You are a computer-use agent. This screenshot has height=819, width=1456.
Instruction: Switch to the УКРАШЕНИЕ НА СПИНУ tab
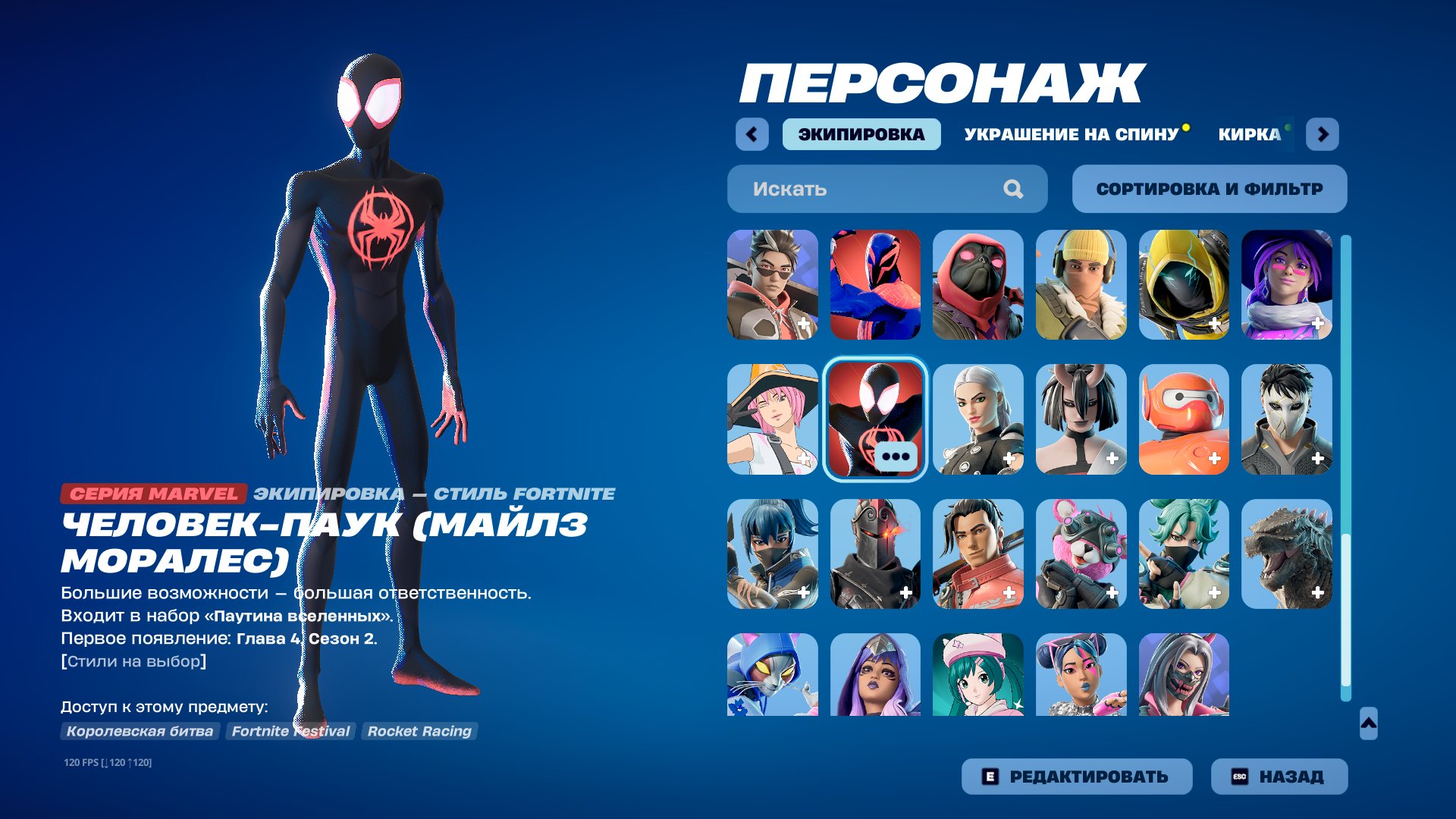(1069, 136)
